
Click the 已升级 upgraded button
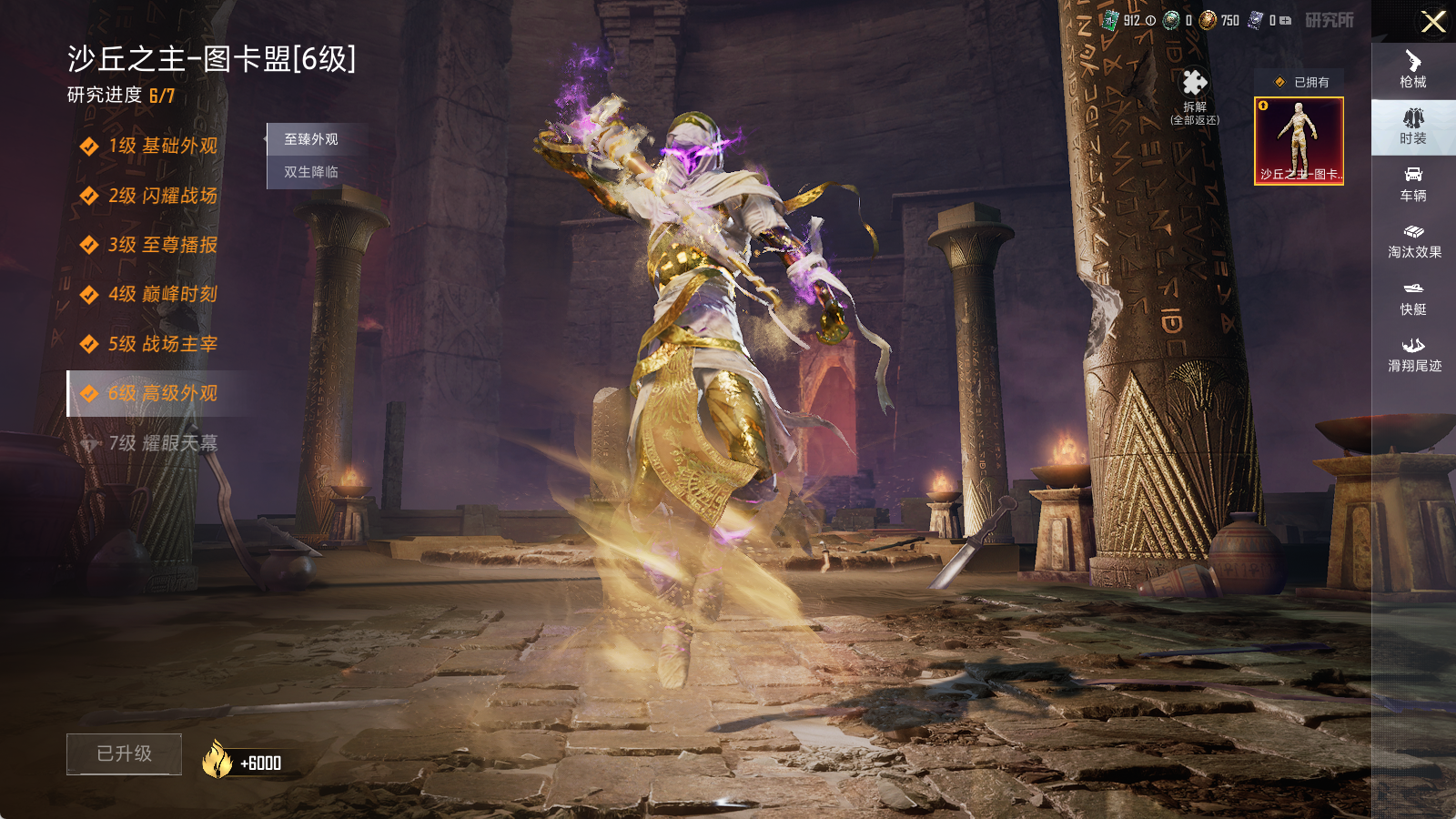[125, 753]
